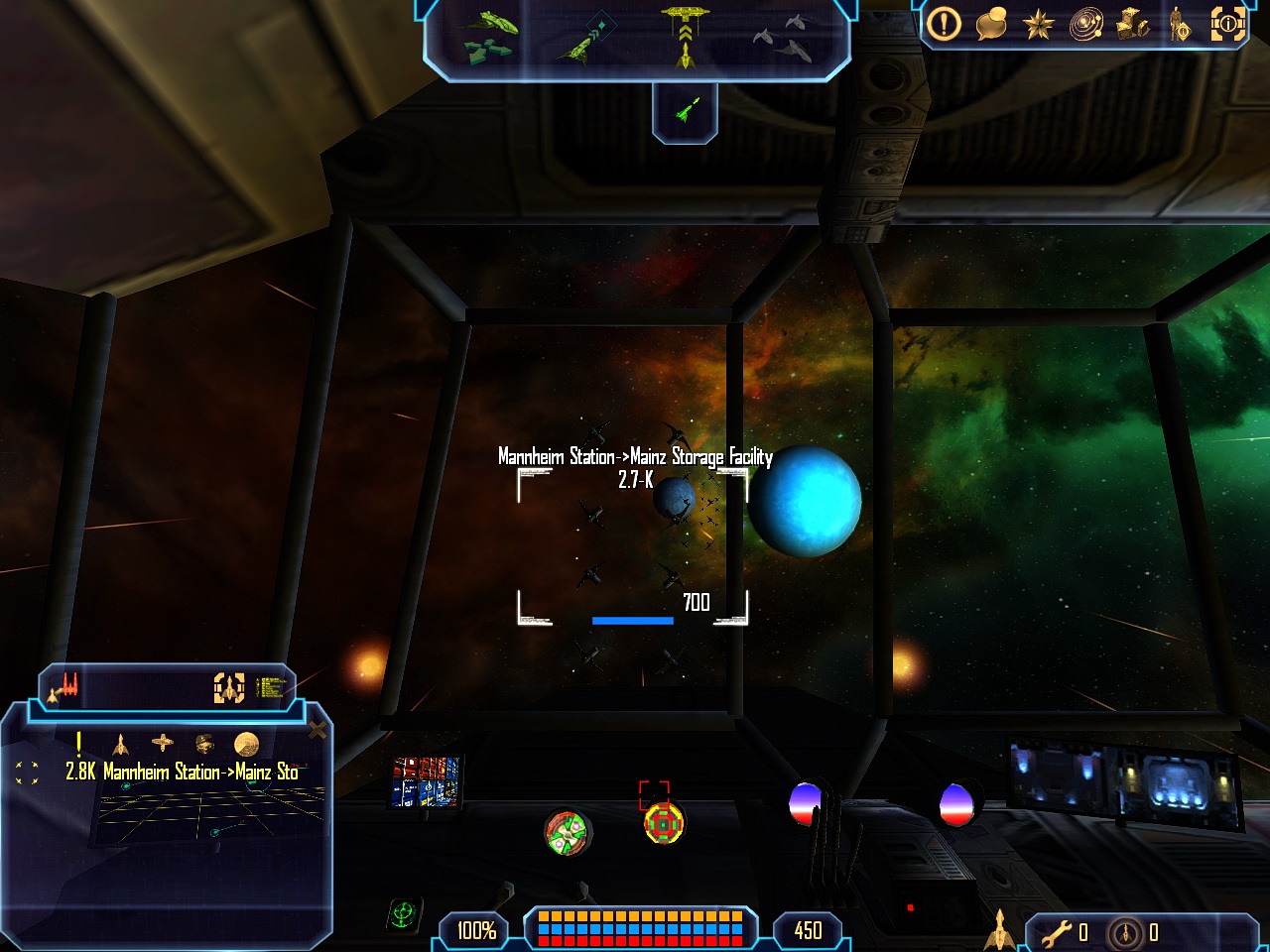Filter contacts by loot crates
This screenshot has width=1270, height=952.
[204, 744]
